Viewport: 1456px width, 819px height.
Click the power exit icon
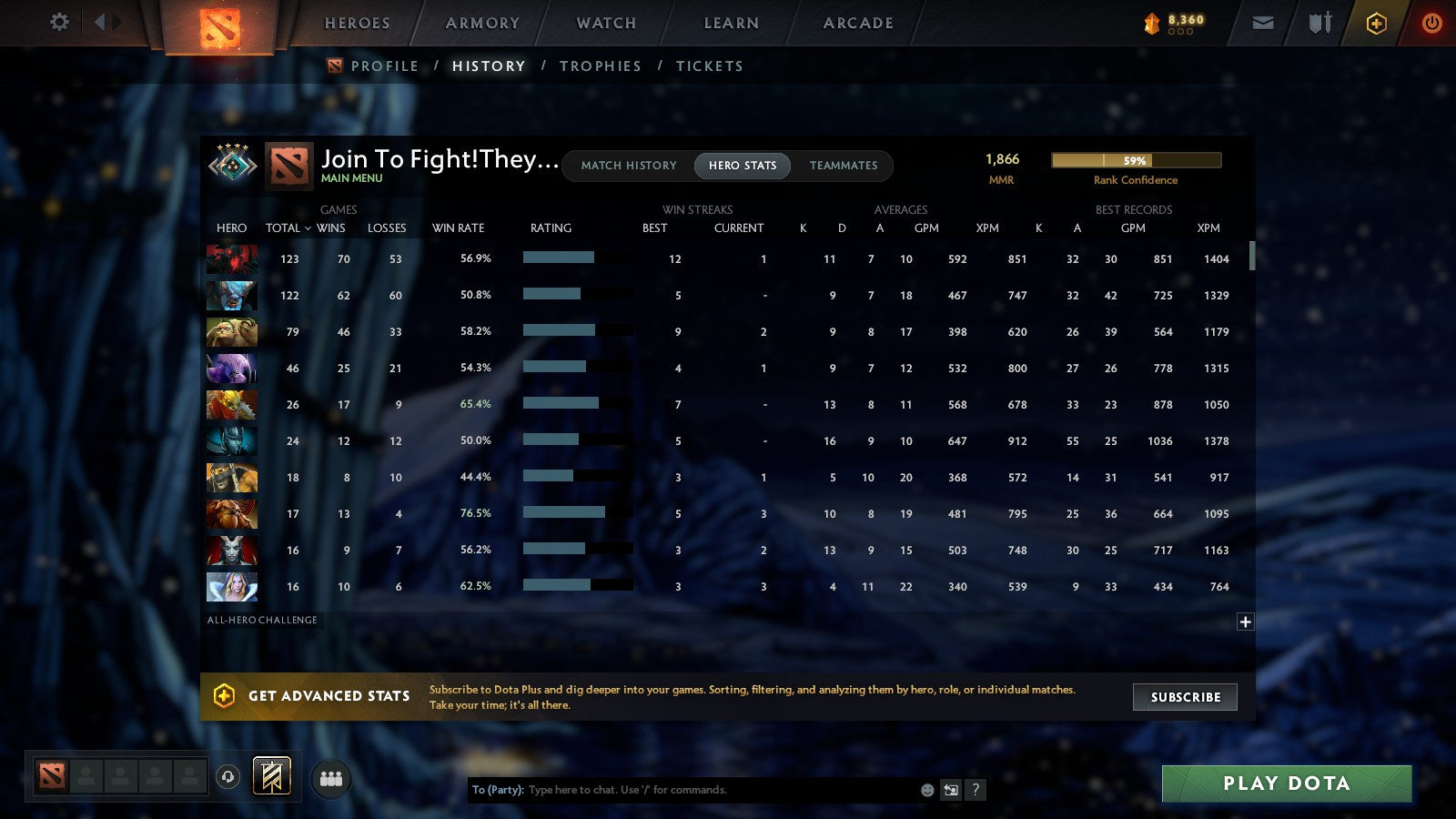point(1431,23)
